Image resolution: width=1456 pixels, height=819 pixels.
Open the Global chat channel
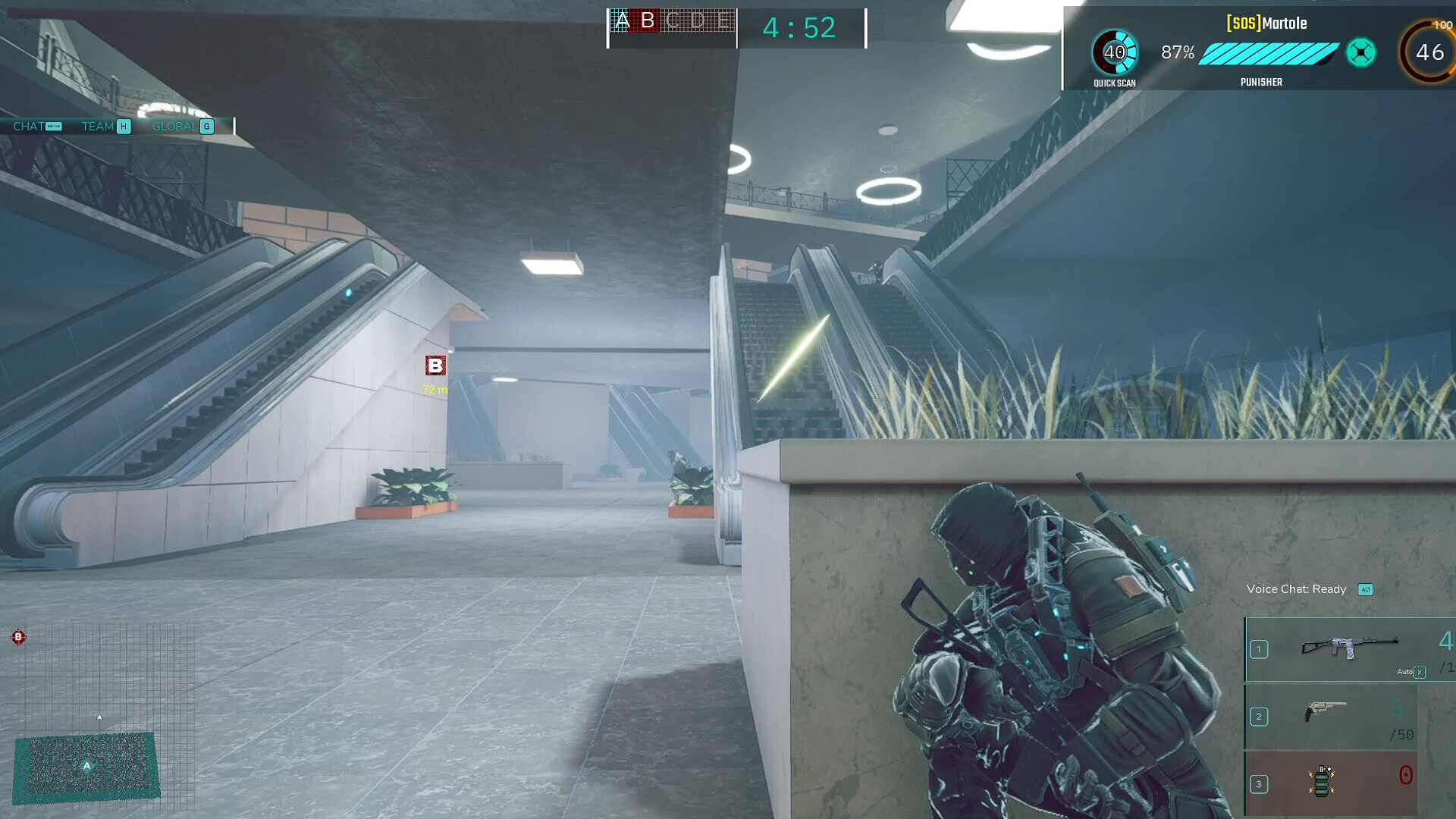182,127
